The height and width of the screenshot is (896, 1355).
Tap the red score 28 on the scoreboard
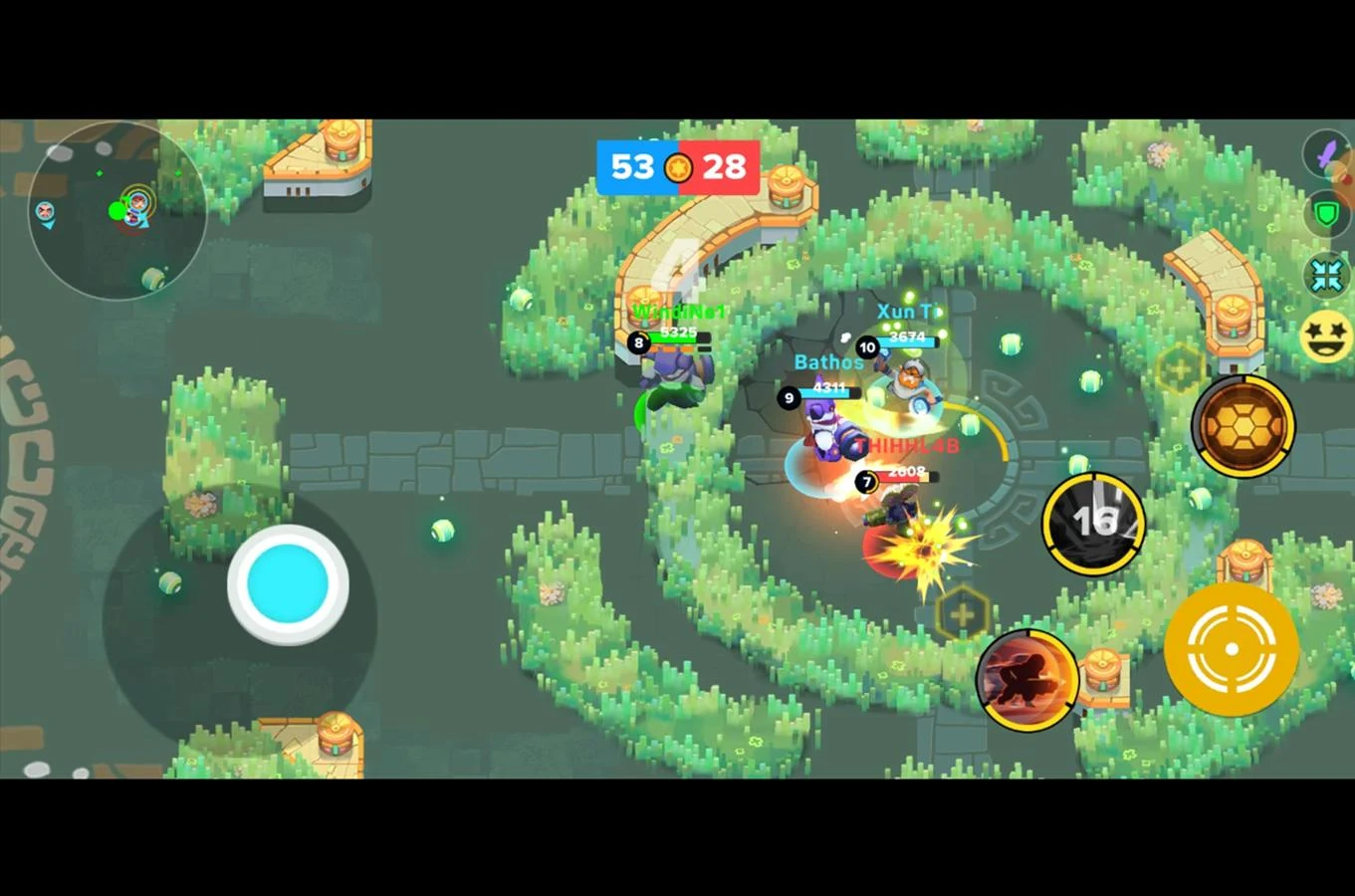tap(723, 166)
